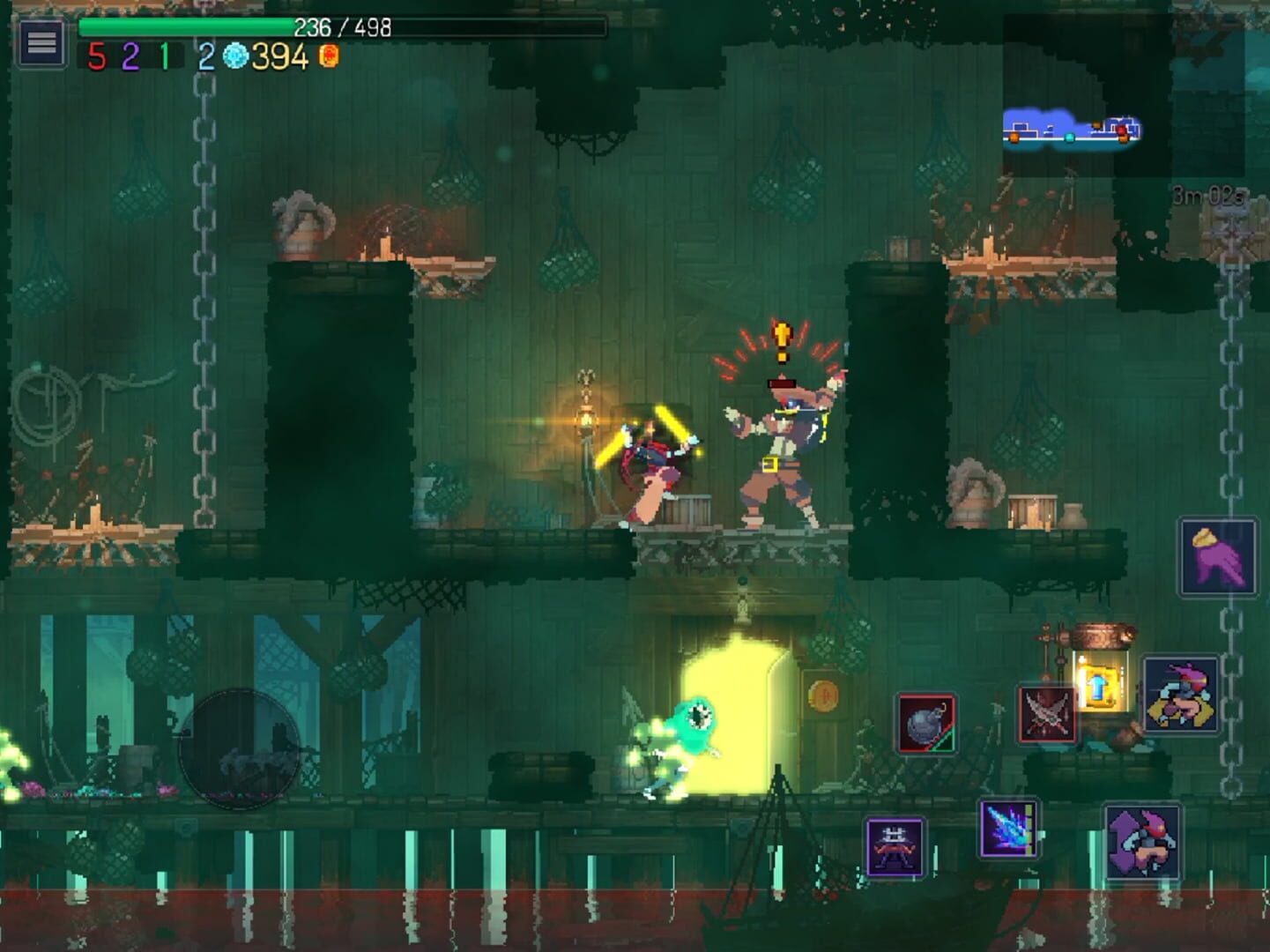
Task: Use the blue ice shard skill icon
Action: tap(1010, 829)
